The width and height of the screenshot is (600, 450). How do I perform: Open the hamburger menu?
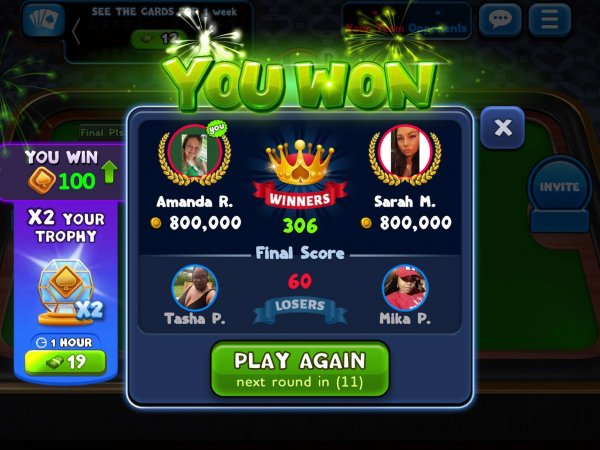click(x=549, y=19)
